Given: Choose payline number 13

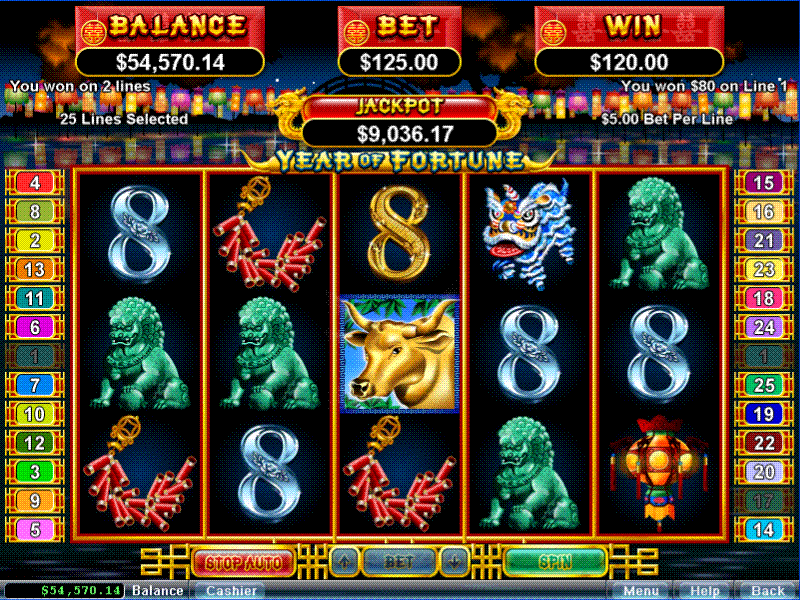Looking at the screenshot, I should 35,269.
